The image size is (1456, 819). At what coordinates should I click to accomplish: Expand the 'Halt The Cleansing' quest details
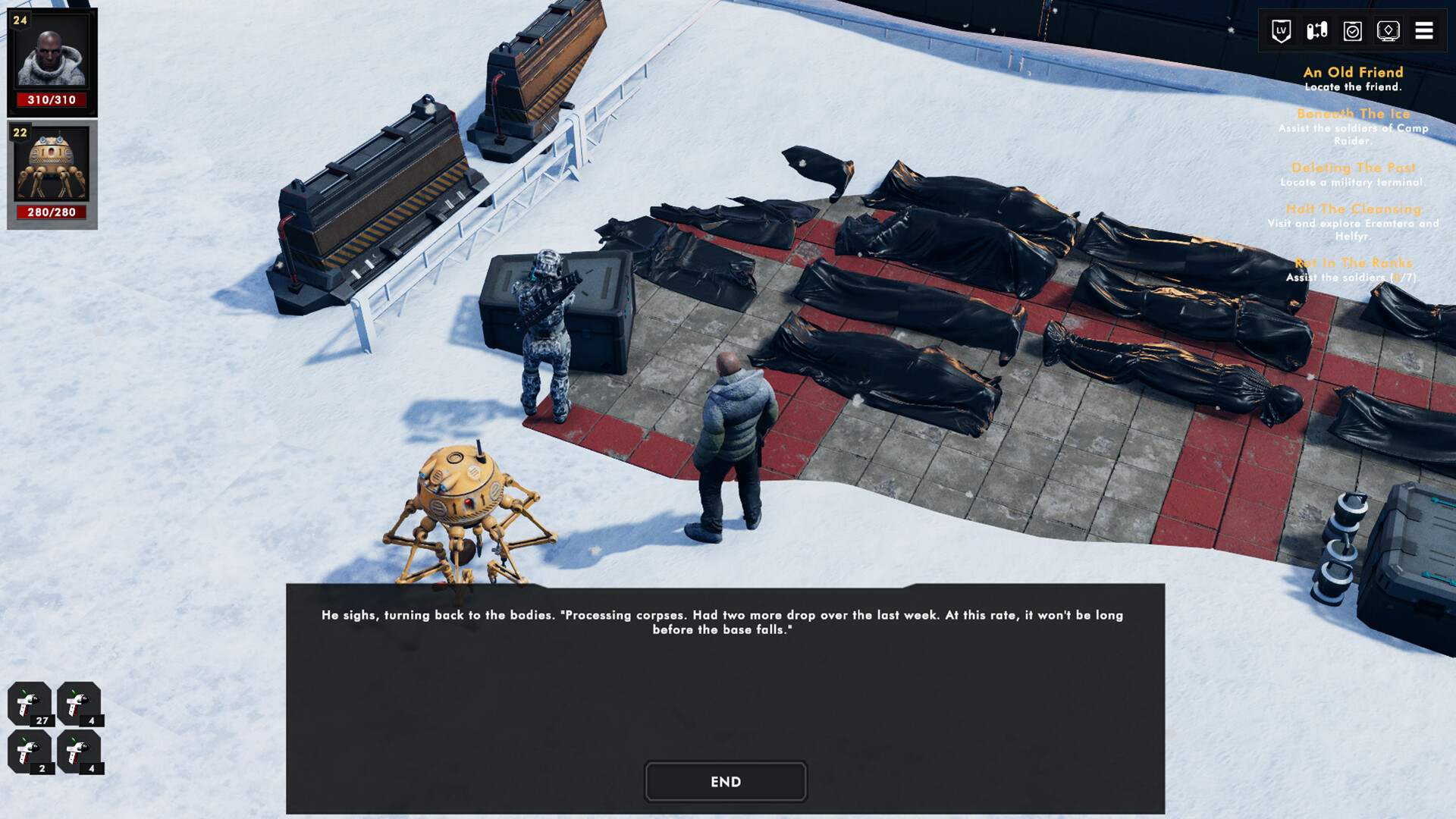[x=1352, y=209]
